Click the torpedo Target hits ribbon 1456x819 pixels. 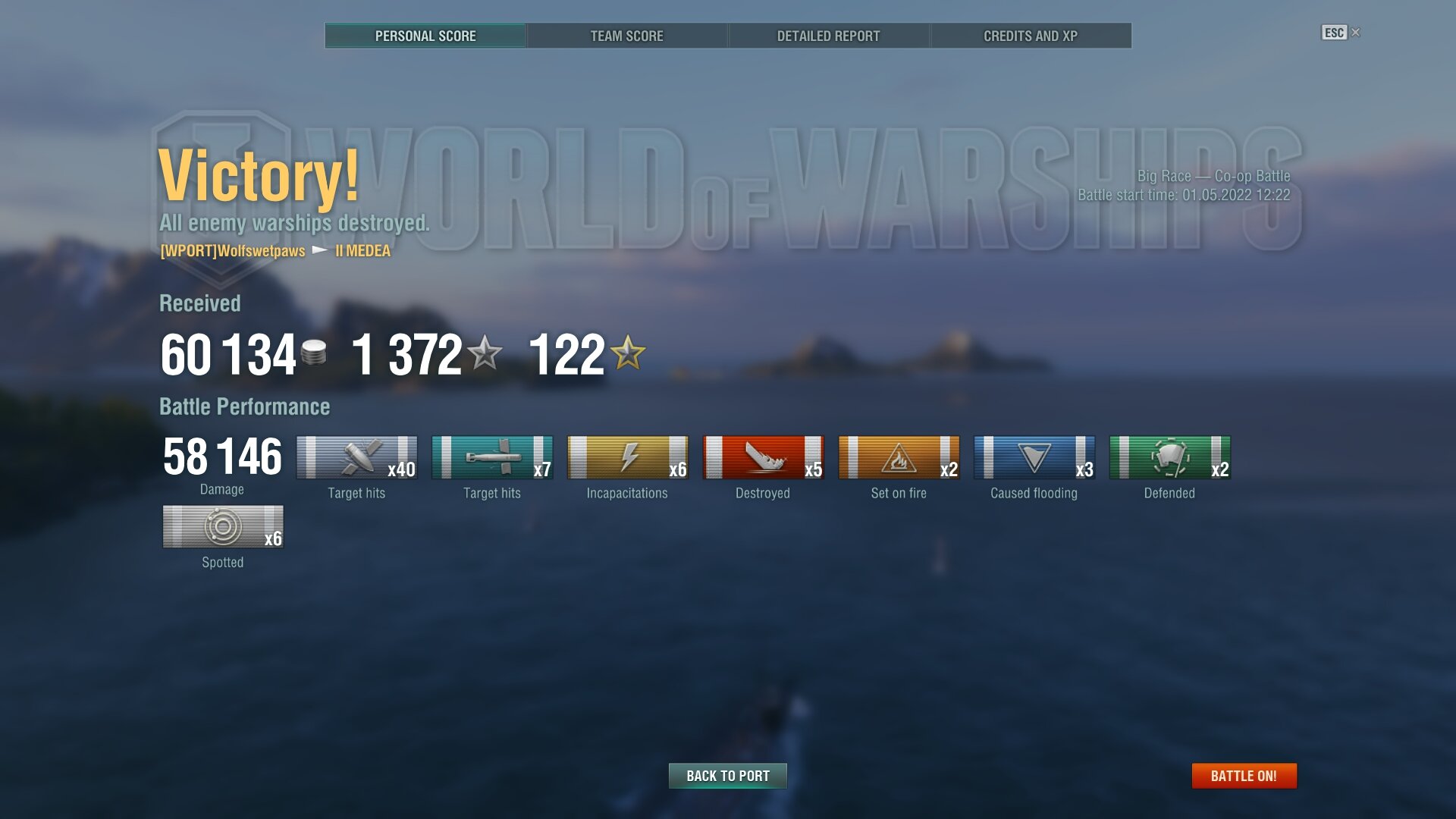coord(492,457)
